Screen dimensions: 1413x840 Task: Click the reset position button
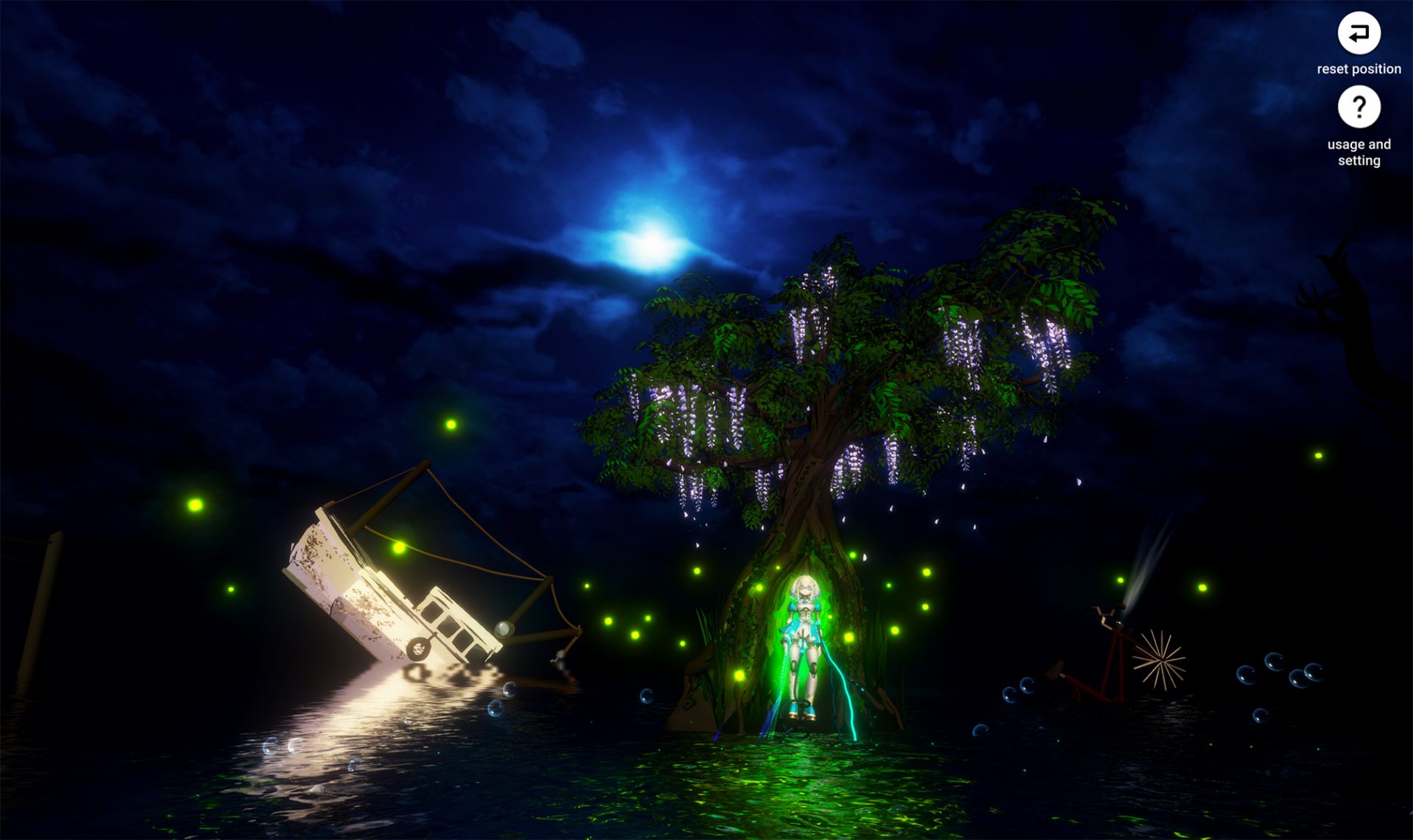coord(1359,34)
